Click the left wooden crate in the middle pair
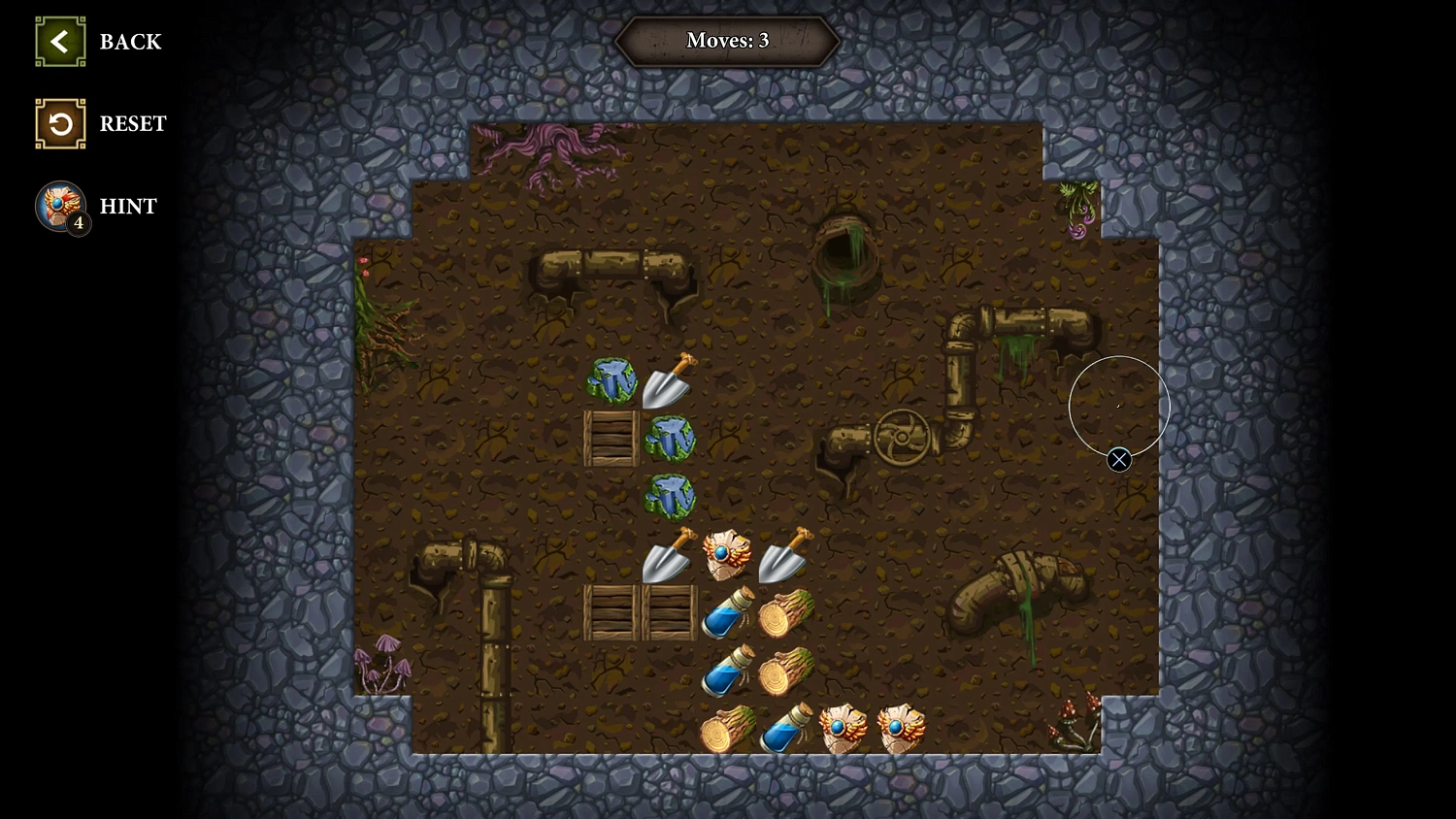 coord(612,611)
